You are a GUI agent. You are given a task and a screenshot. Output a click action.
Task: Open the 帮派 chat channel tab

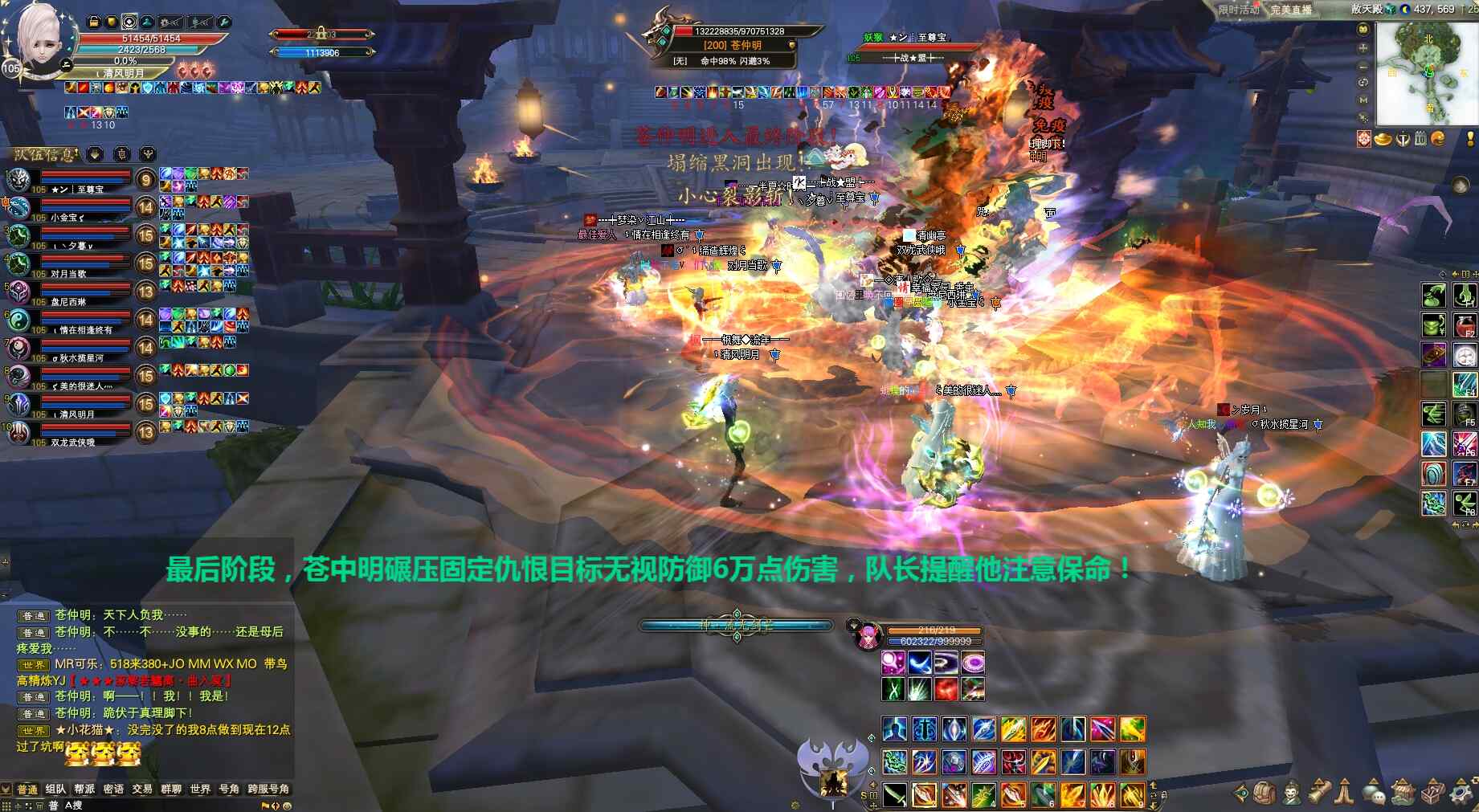pyautogui.click(x=84, y=790)
